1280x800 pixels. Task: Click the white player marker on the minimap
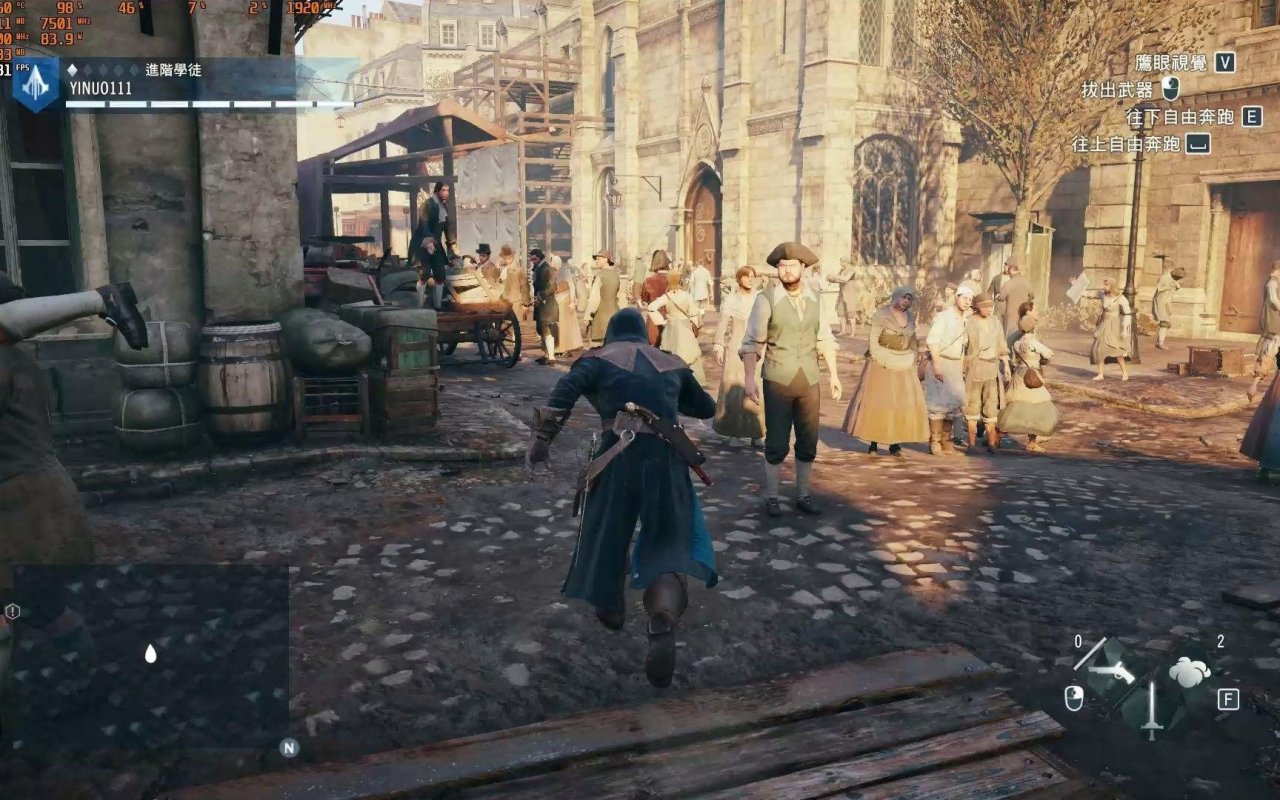pyautogui.click(x=150, y=653)
